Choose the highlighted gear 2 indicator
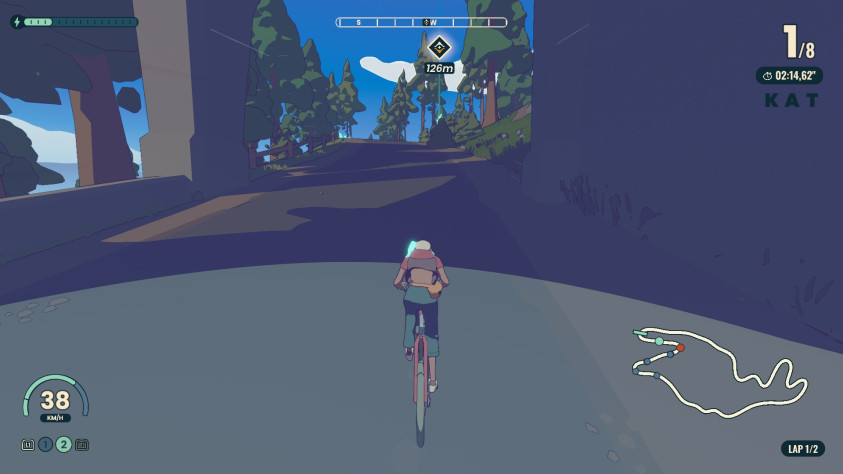This screenshot has width=843, height=474. coord(64,444)
